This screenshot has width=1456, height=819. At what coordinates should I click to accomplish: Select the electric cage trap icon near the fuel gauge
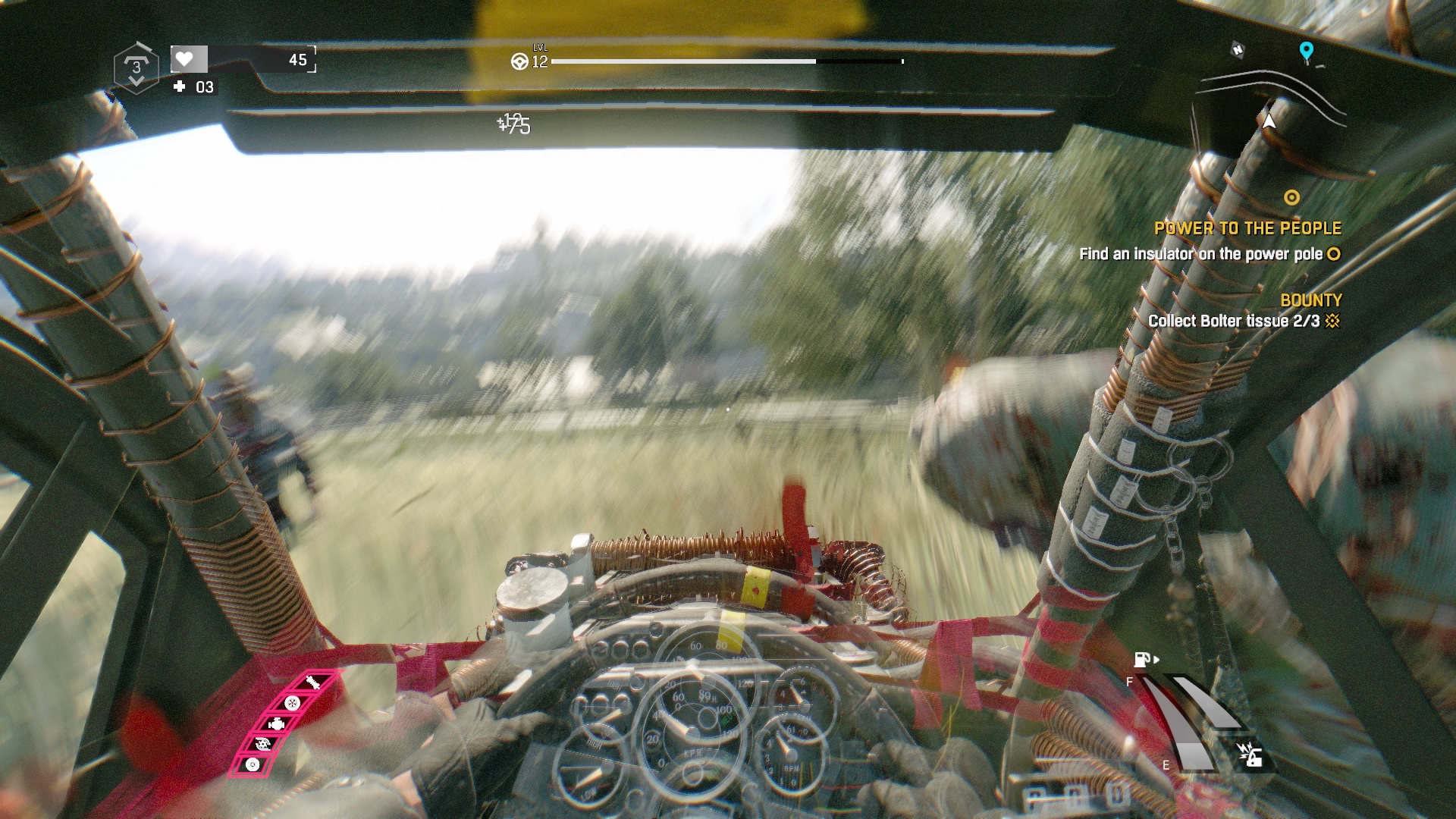[x=1251, y=755]
